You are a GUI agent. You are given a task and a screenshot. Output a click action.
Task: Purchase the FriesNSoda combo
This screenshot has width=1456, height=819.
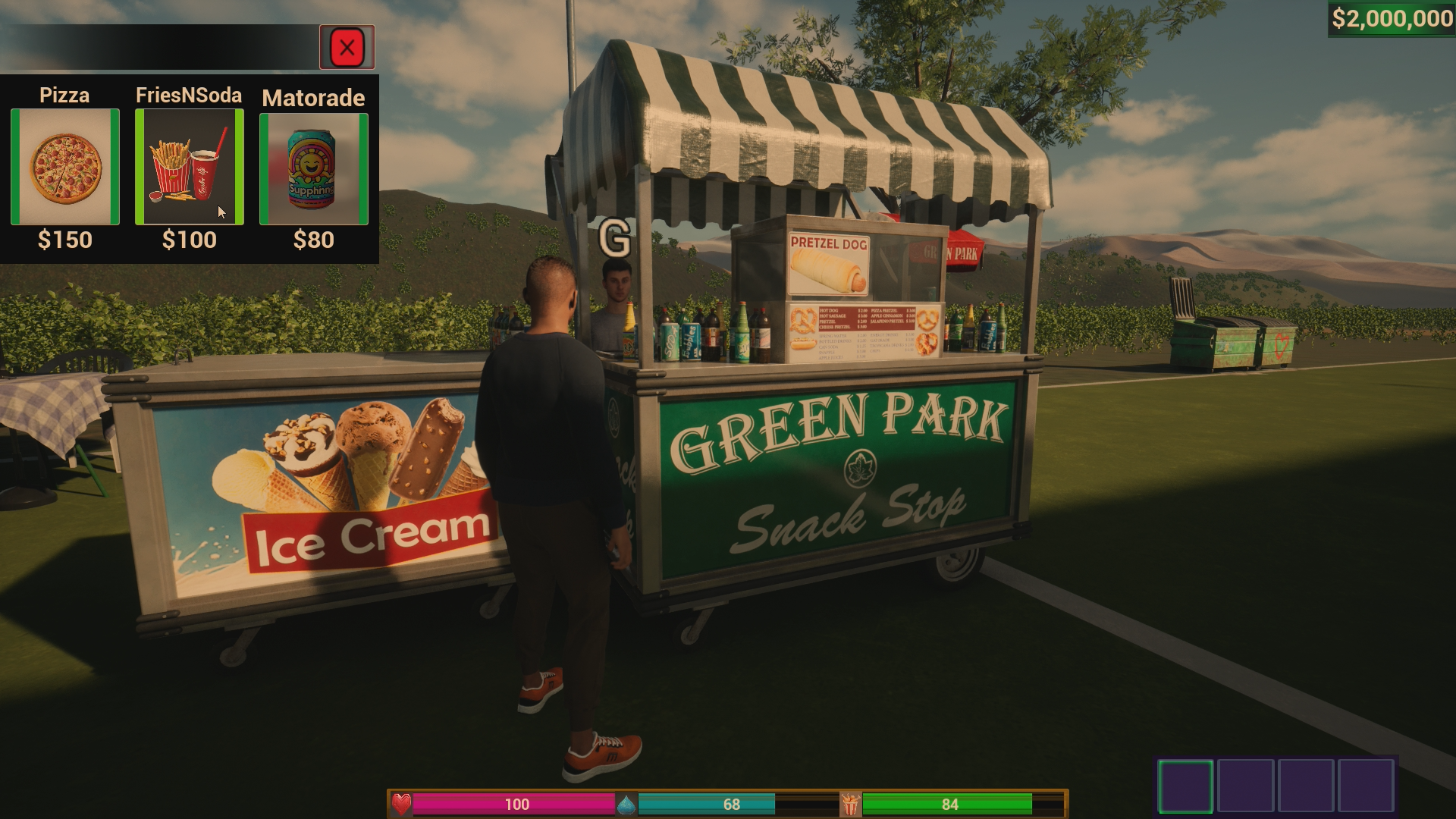coord(190,167)
